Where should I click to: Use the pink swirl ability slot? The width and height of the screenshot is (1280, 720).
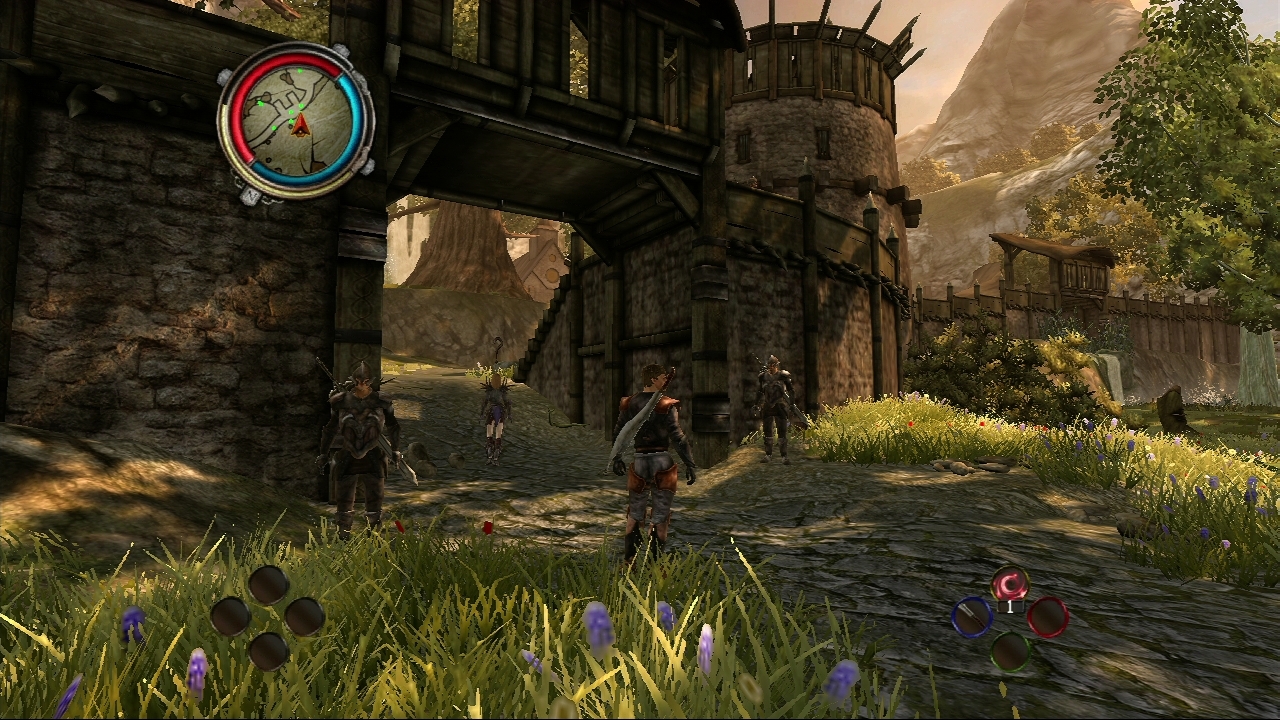[1010, 583]
